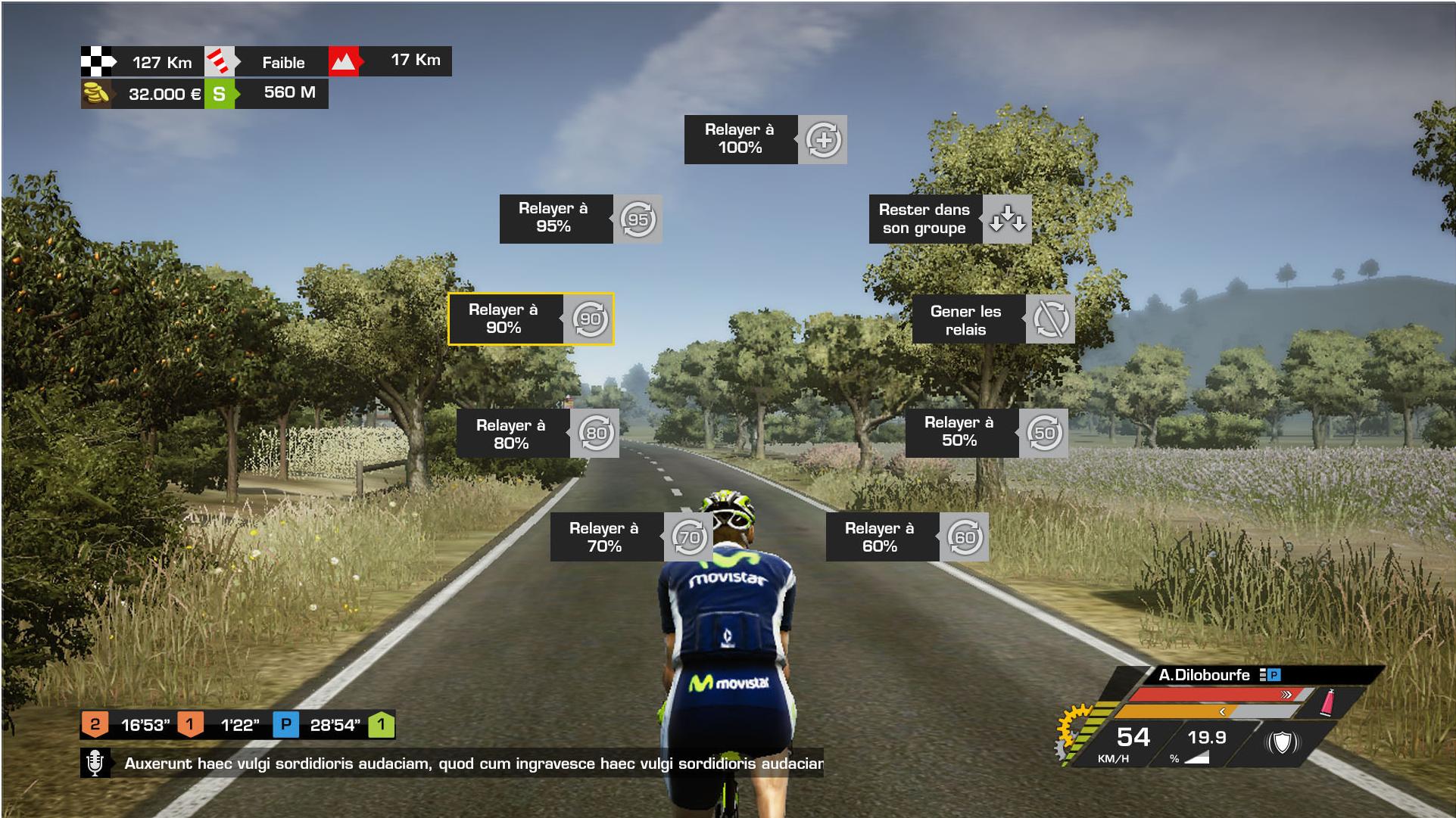Select the Relayer à 50% option
The width and height of the screenshot is (1456, 818).
(x=986, y=432)
